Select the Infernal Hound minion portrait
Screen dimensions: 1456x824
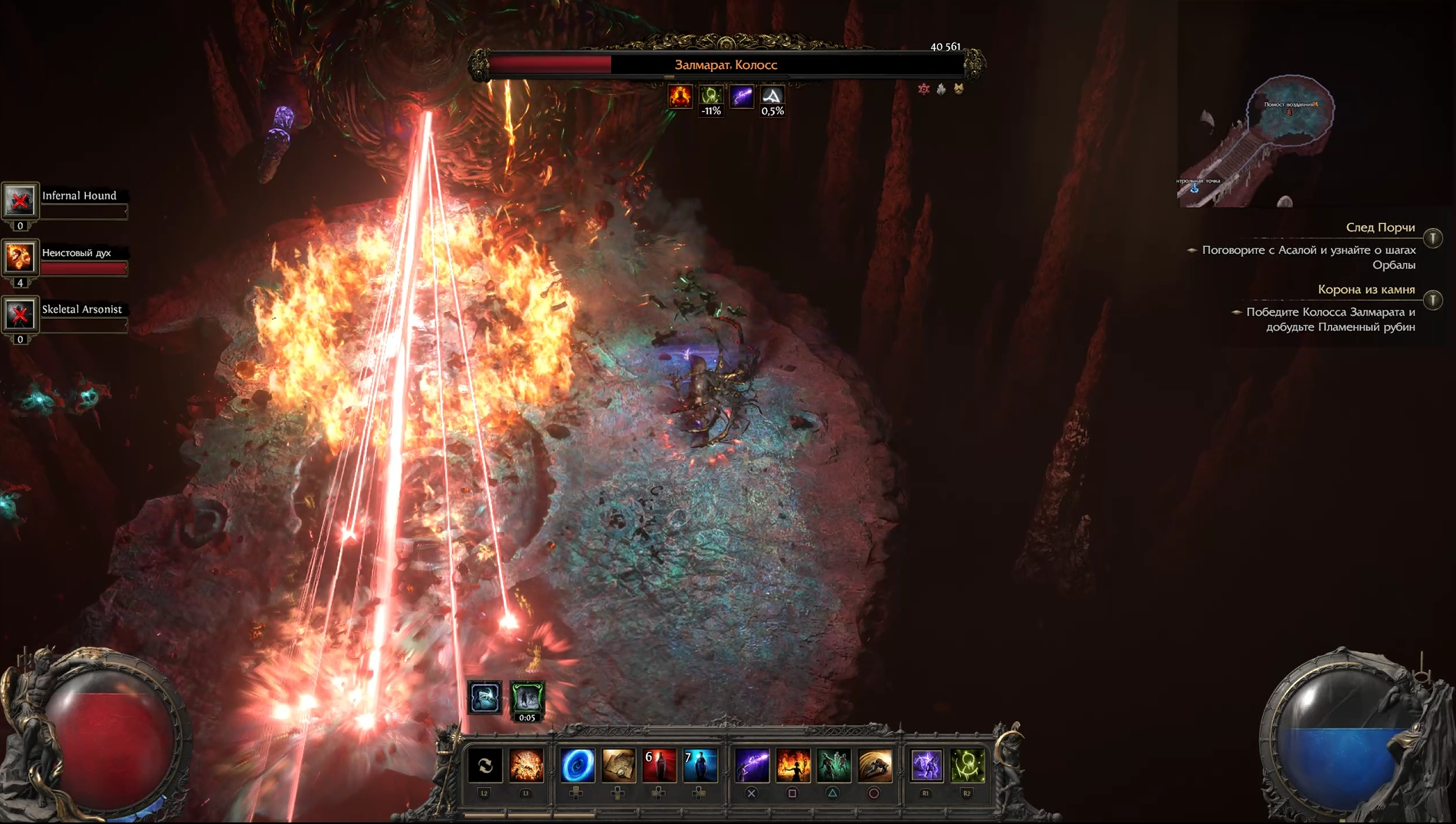pos(20,201)
